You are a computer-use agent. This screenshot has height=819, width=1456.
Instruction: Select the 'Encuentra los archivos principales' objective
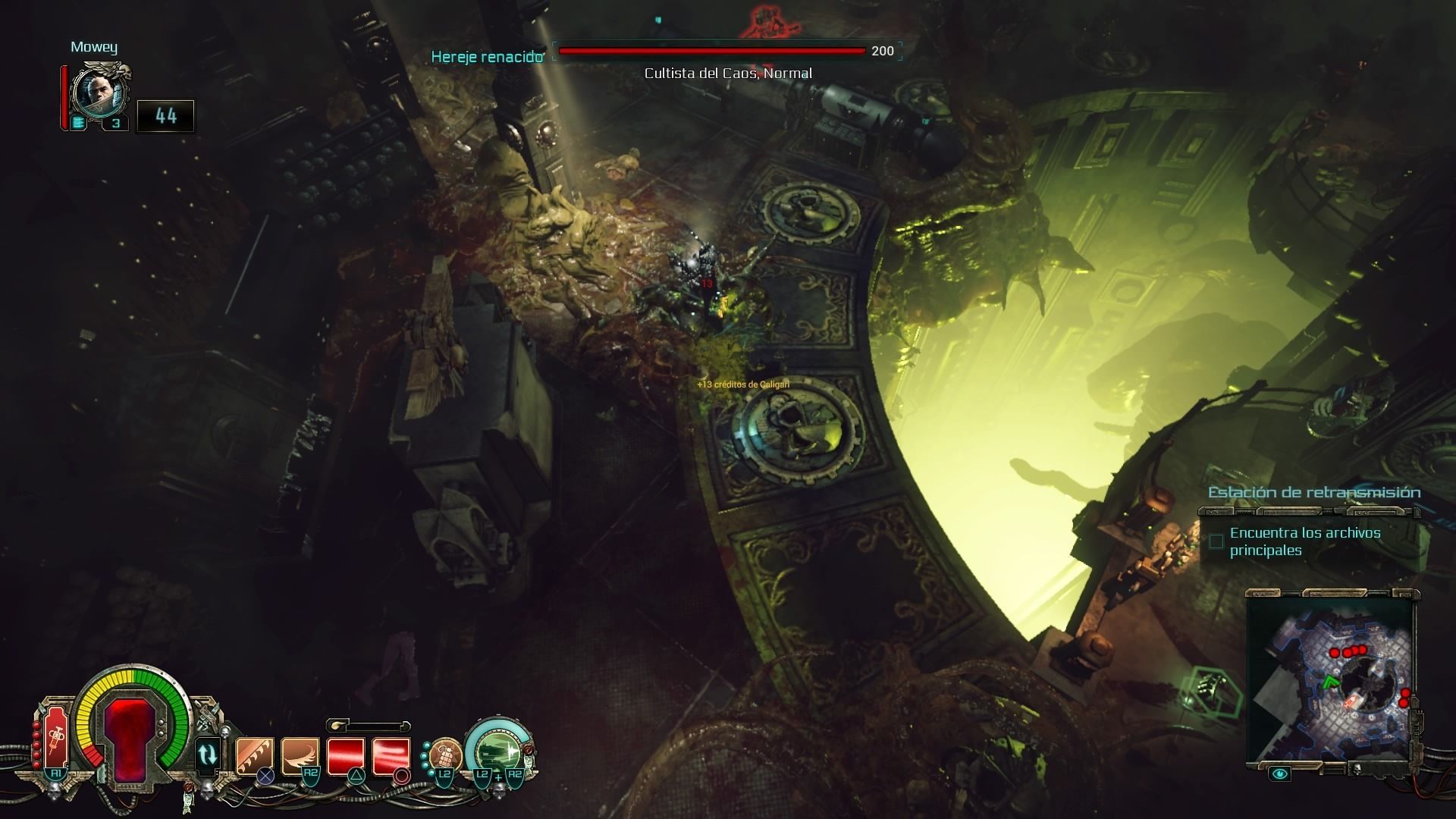tap(1304, 541)
